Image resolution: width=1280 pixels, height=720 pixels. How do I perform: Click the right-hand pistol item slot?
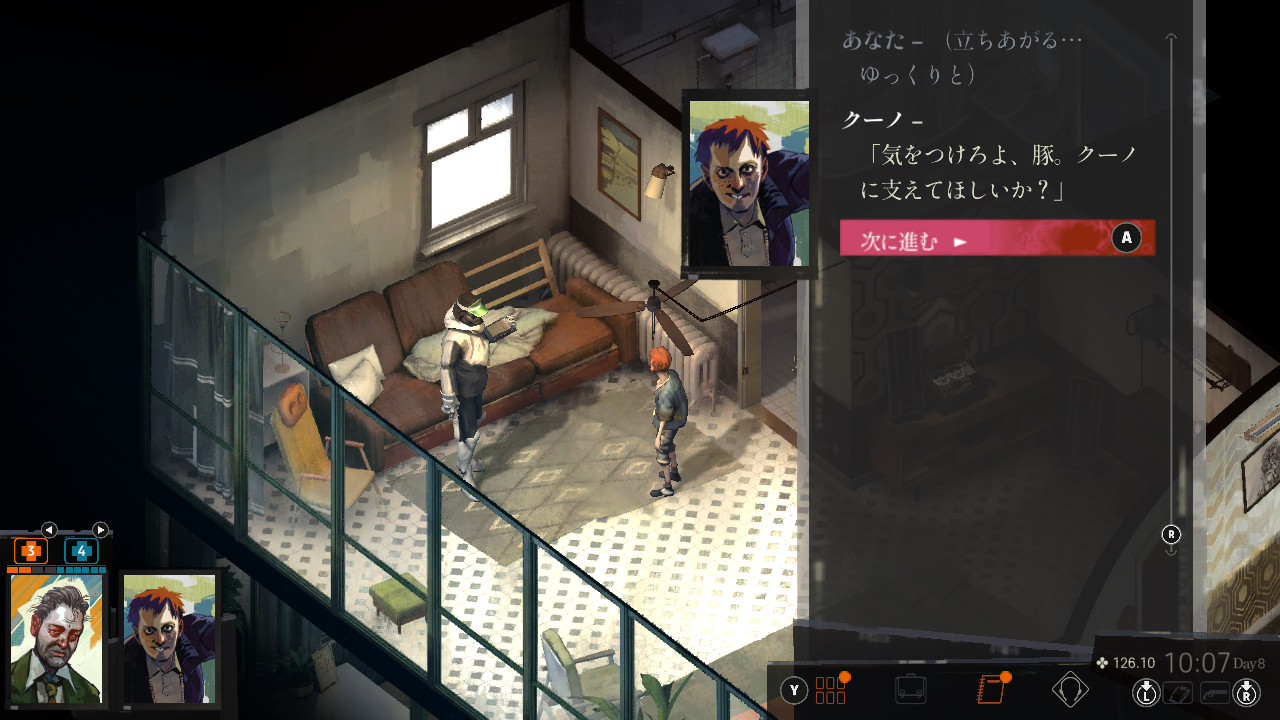1214,691
